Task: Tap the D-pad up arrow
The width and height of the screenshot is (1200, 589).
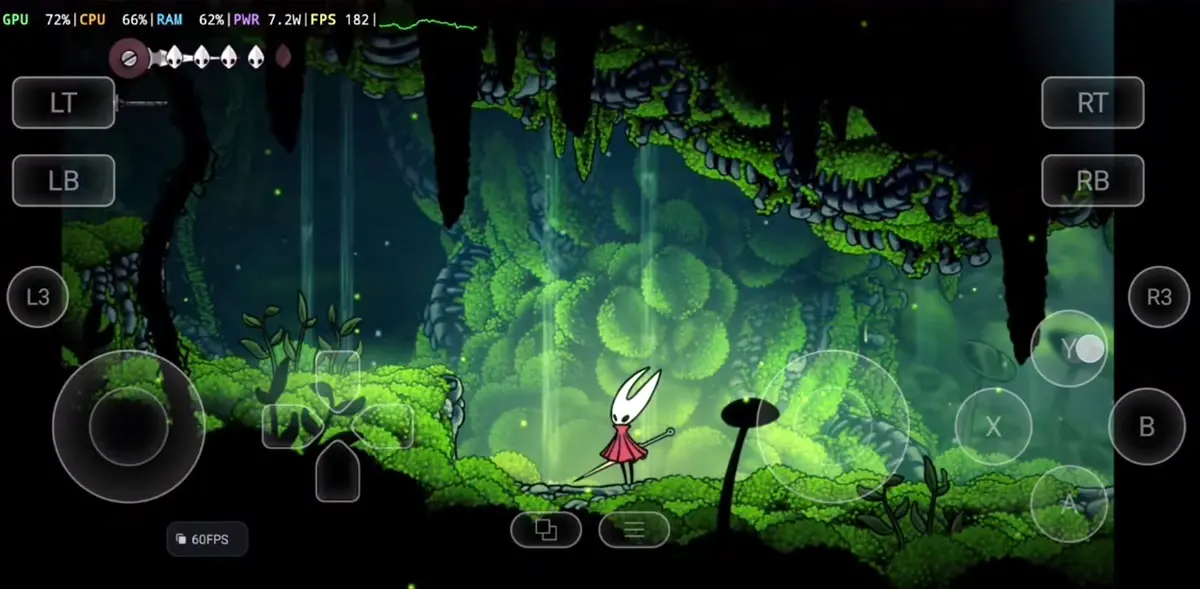Action: (x=337, y=374)
